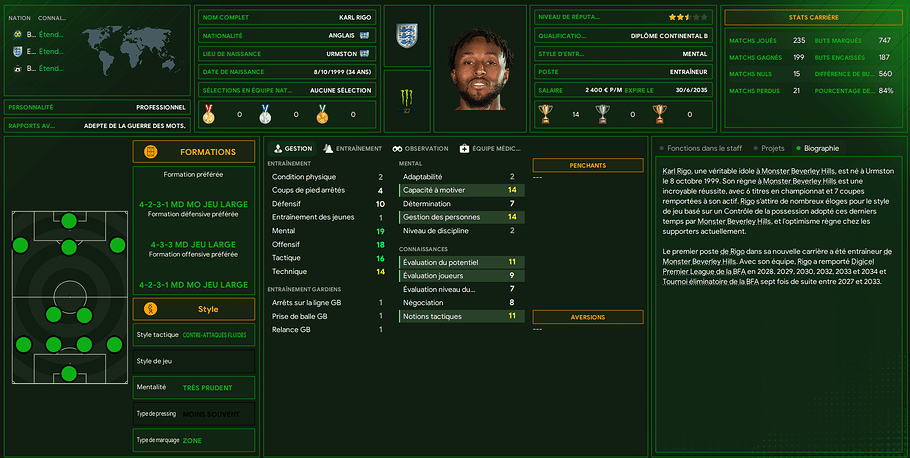Open the Style section header
Viewport: 910px width, 458px height.
(194, 309)
